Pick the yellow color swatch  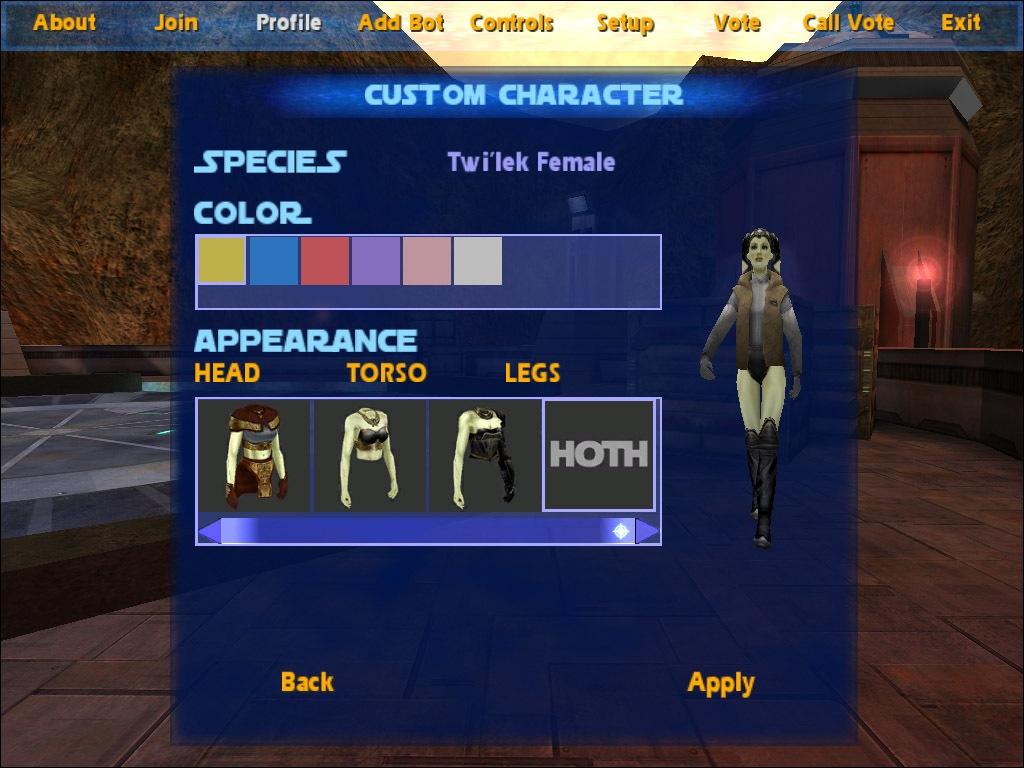(x=222, y=261)
